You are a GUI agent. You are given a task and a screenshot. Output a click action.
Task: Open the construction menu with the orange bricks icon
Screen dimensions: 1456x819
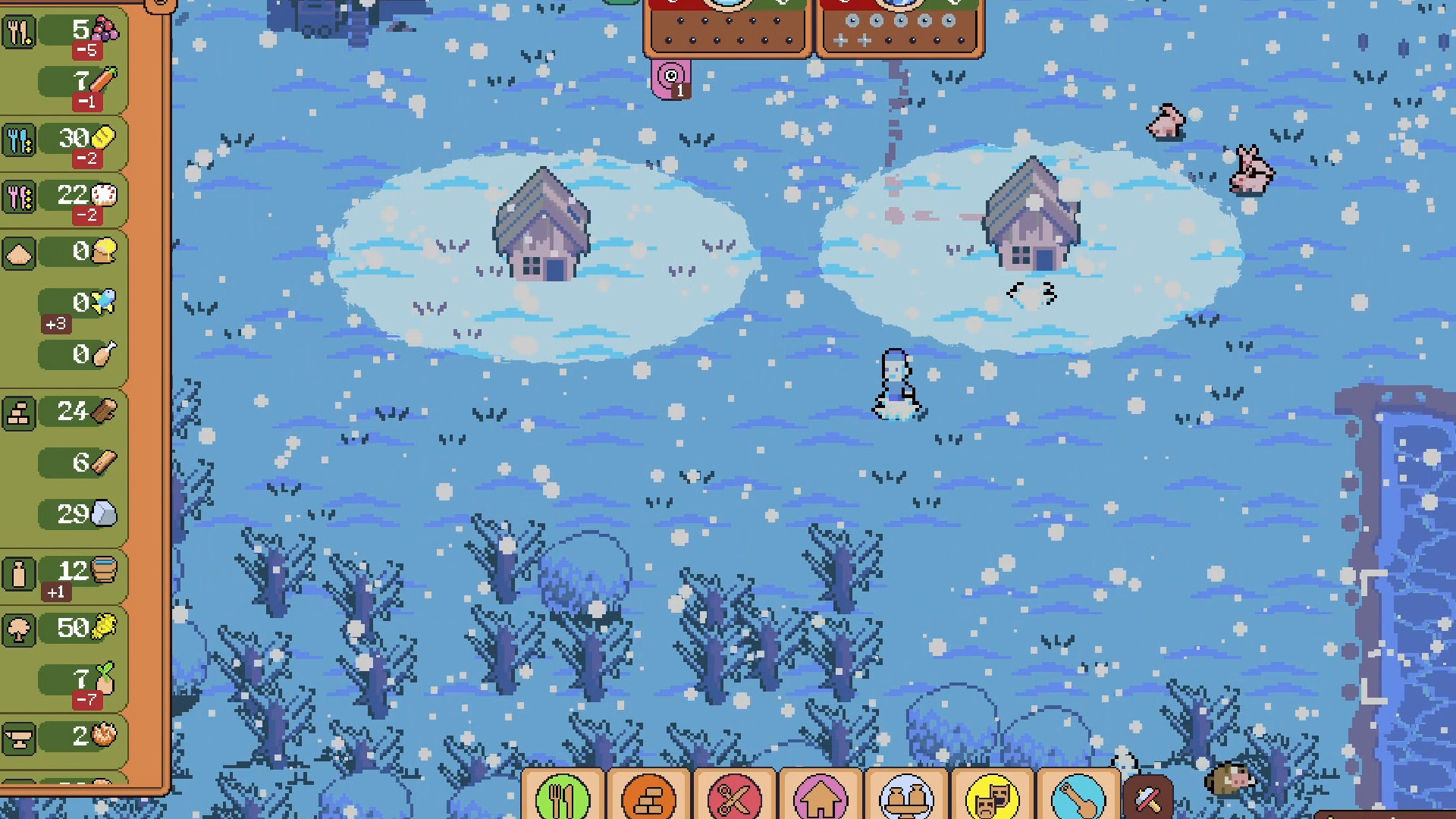pyautogui.click(x=648, y=799)
